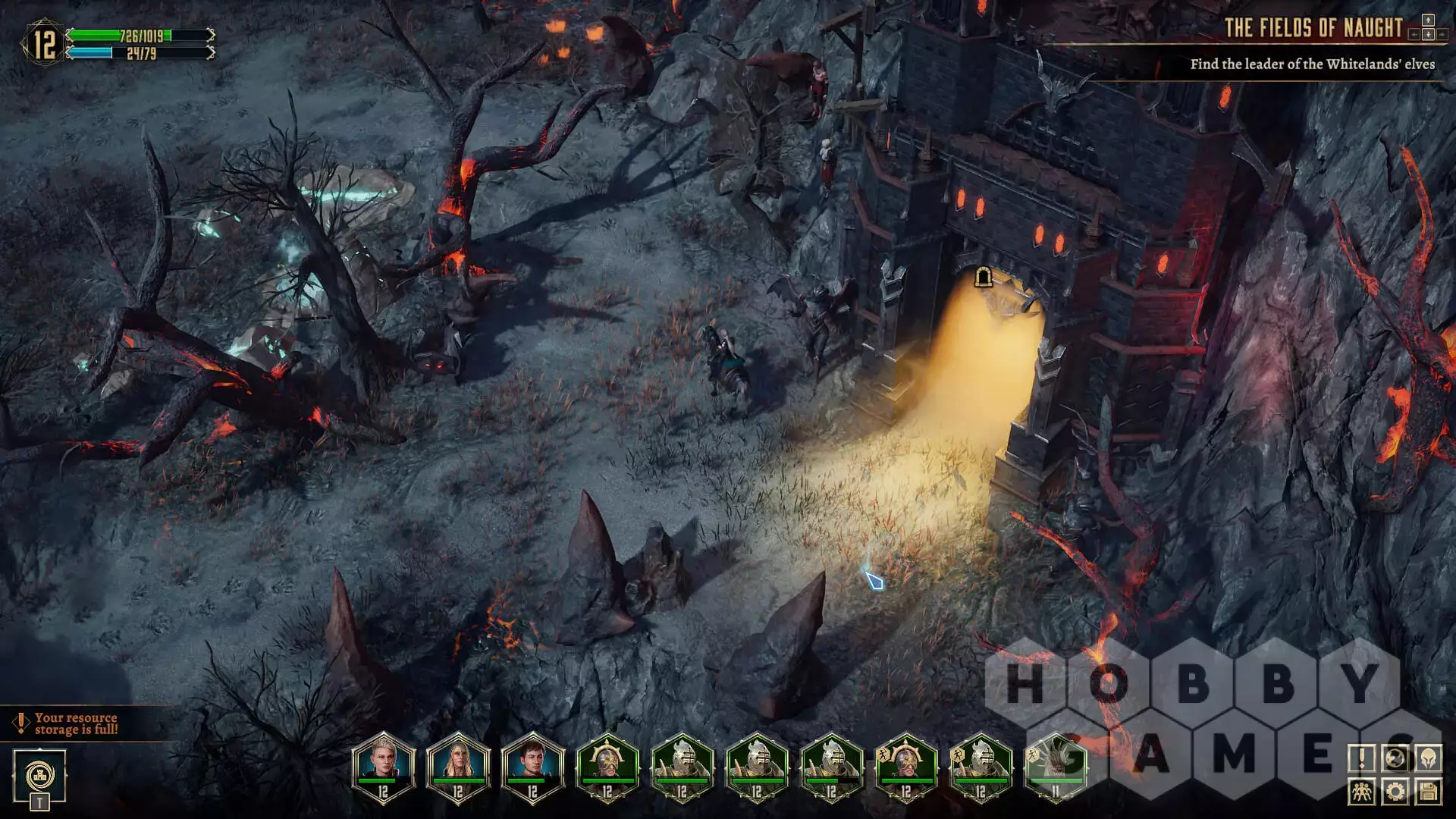1456x819 pixels.
Task: Select the short-haired blonde hero portrait
Action: click(383, 766)
